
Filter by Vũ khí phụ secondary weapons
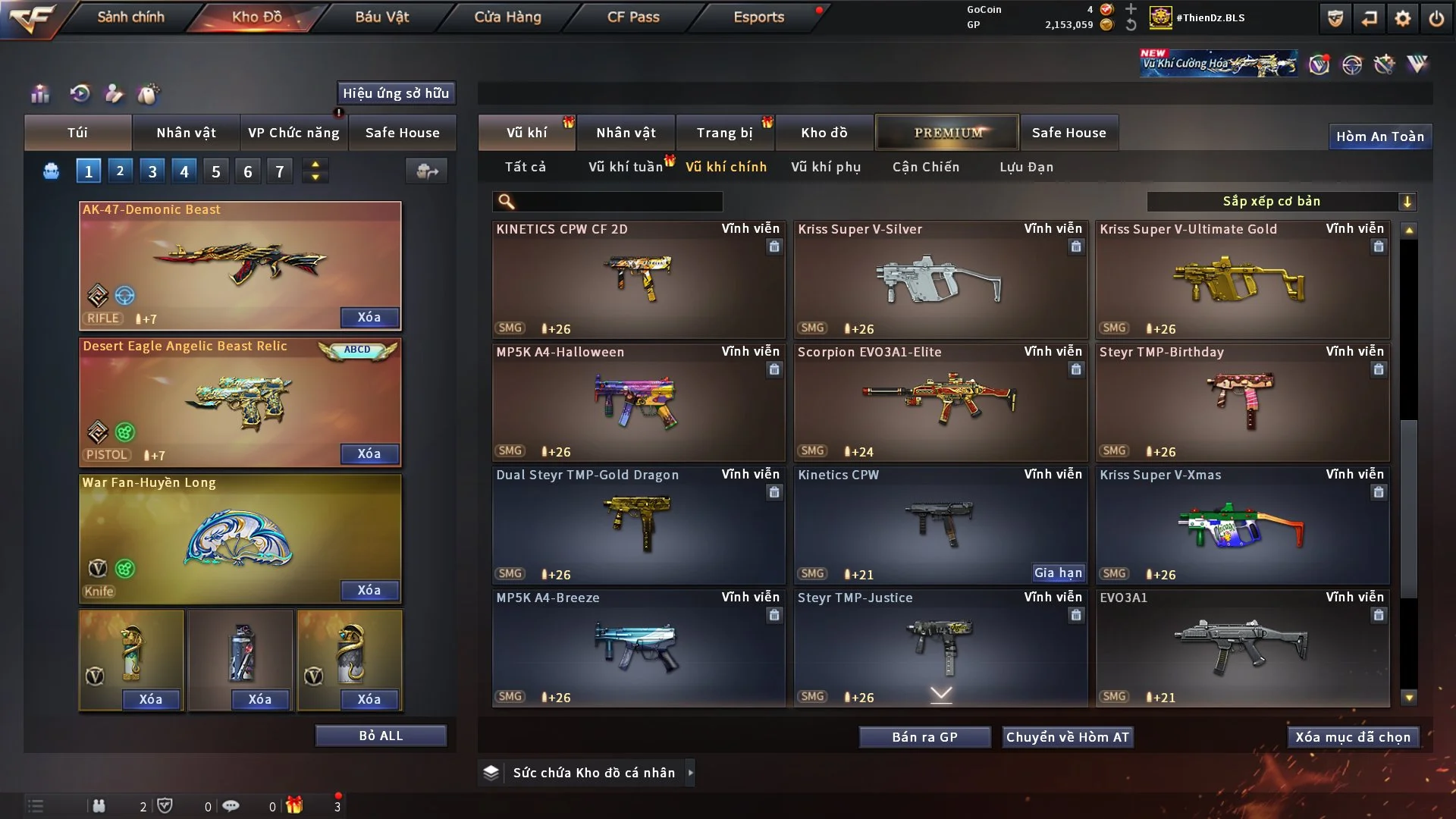click(x=826, y=167)
